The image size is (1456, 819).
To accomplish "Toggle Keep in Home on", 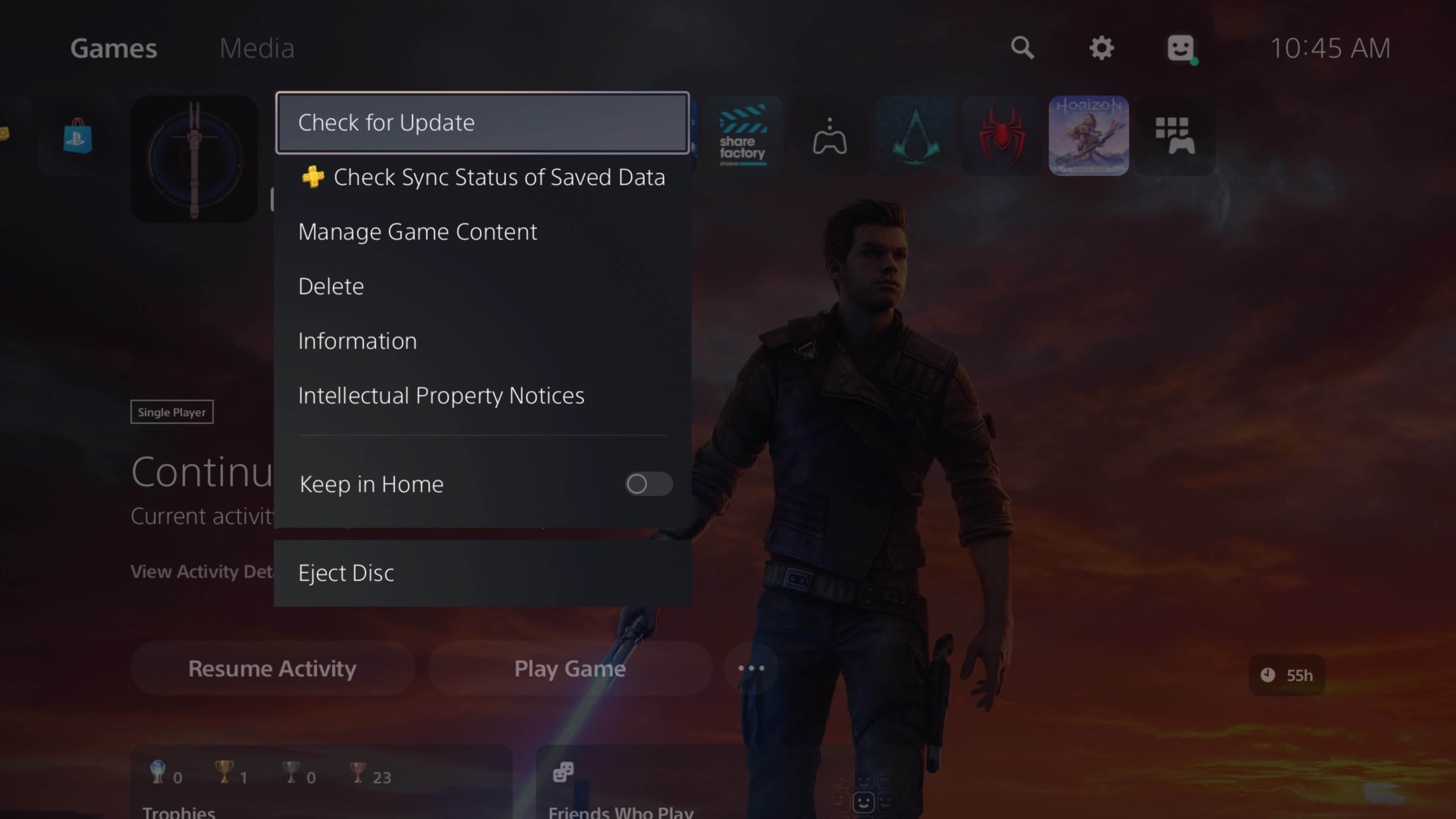I will coord(648,484).
